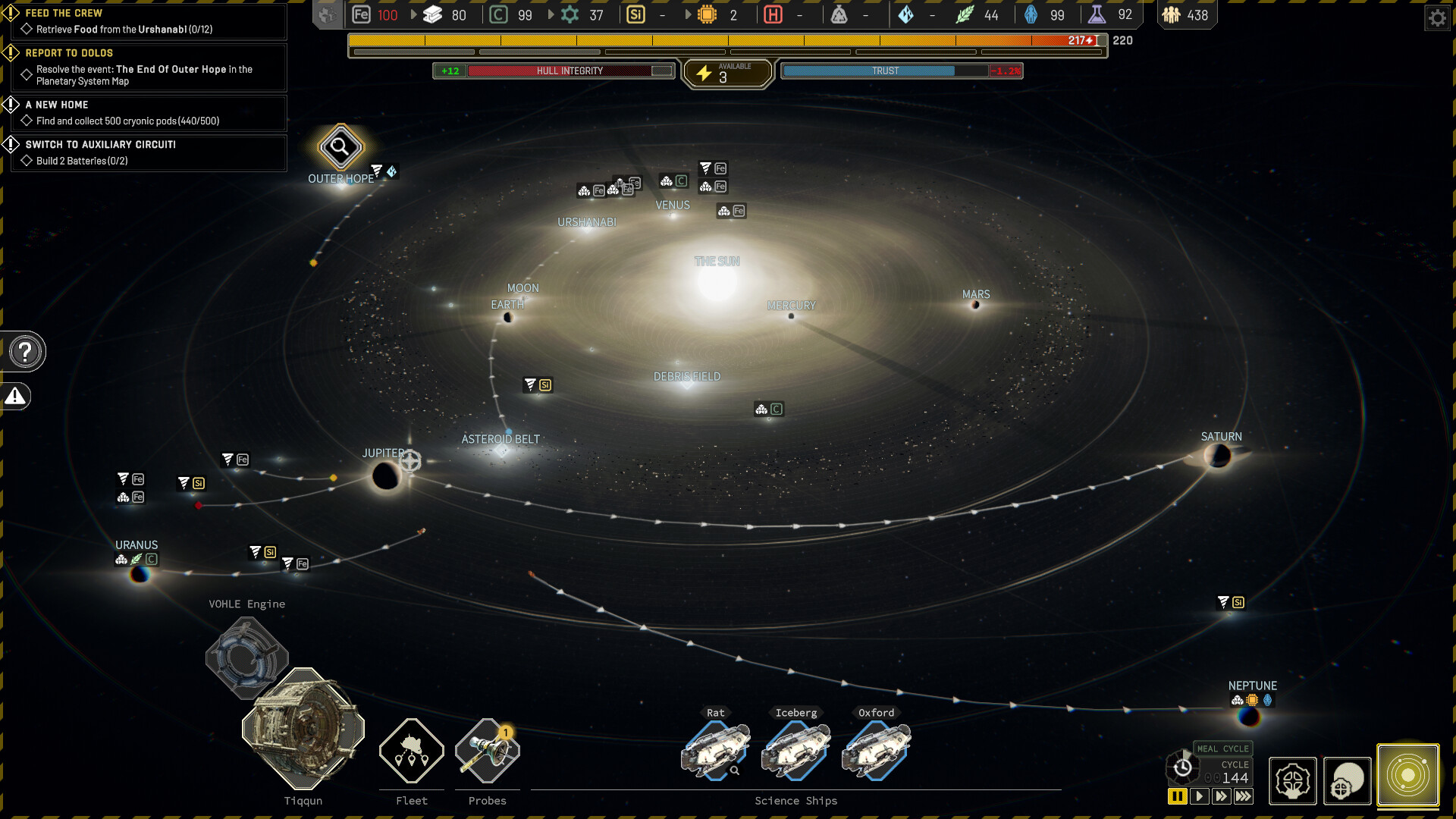1456x819 pixels.
Task: Click the alerts warning icon on the left
Action: [16, 396]
